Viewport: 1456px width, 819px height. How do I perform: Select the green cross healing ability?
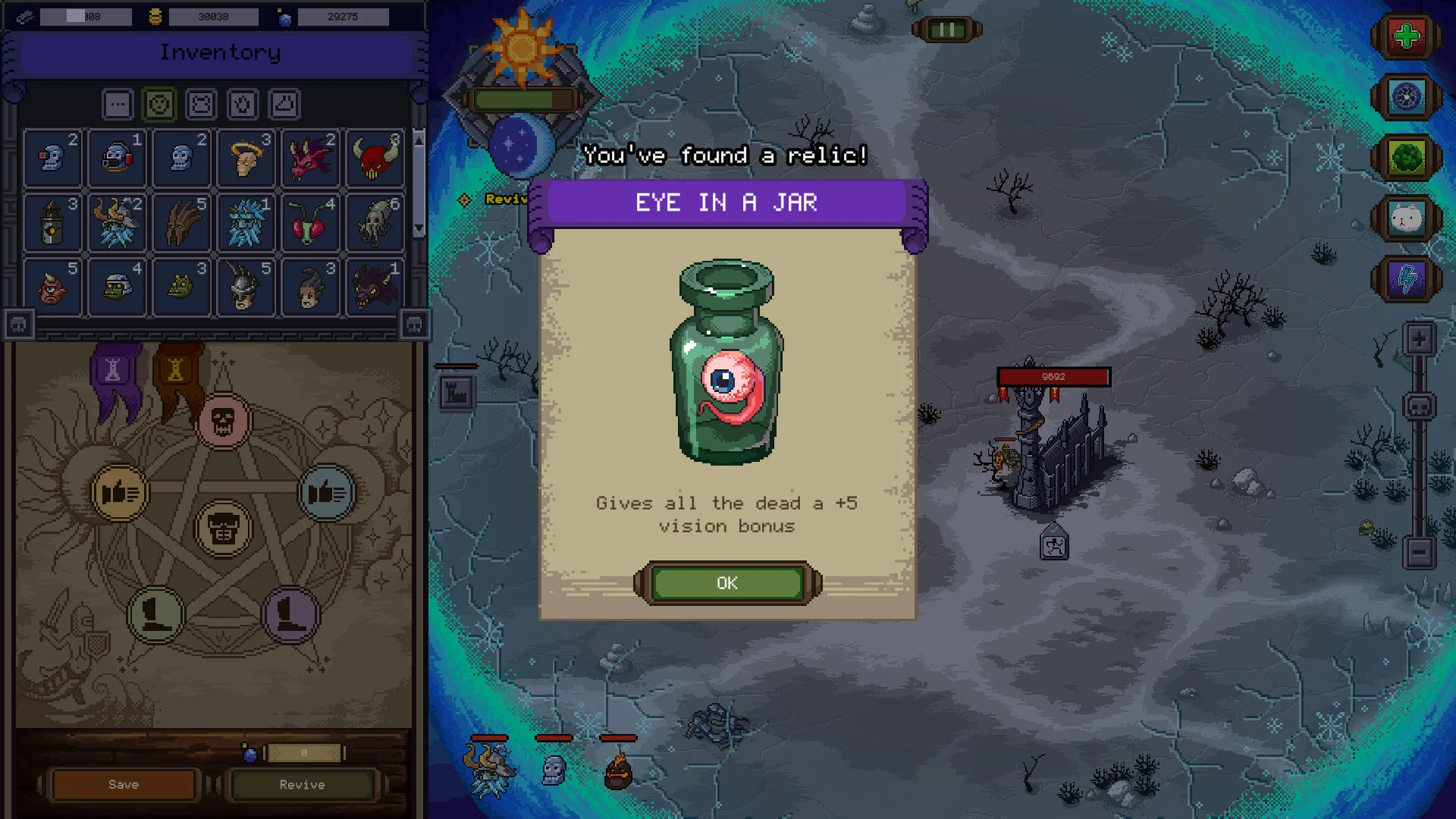coord(1407,35)
